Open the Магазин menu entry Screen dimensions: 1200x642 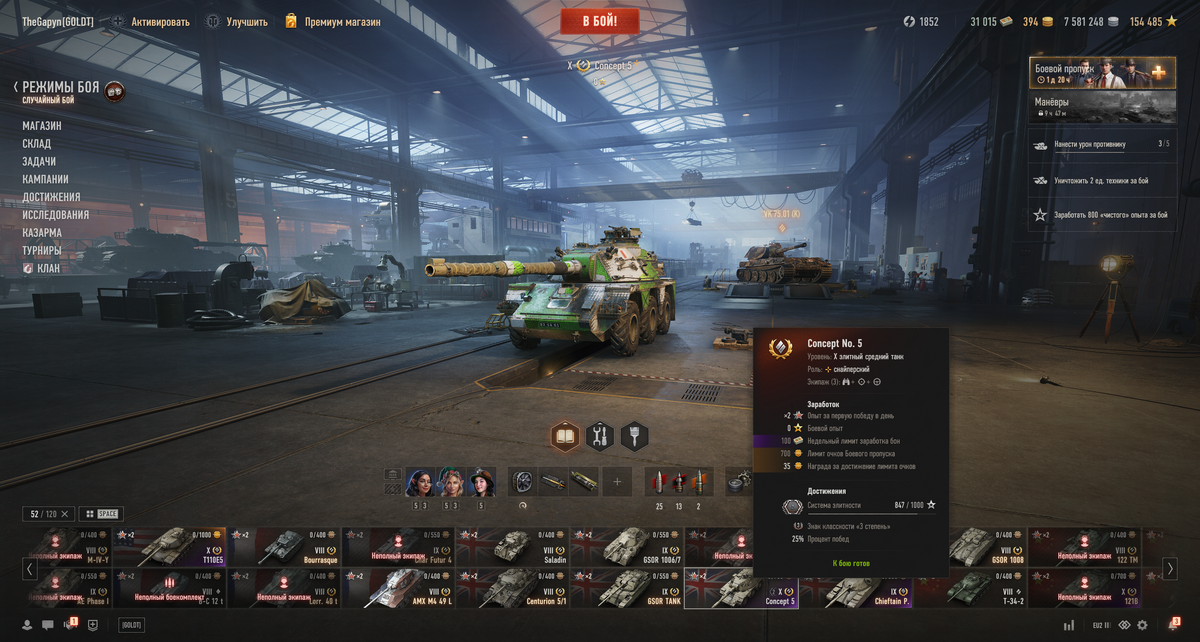click(42, 126)
